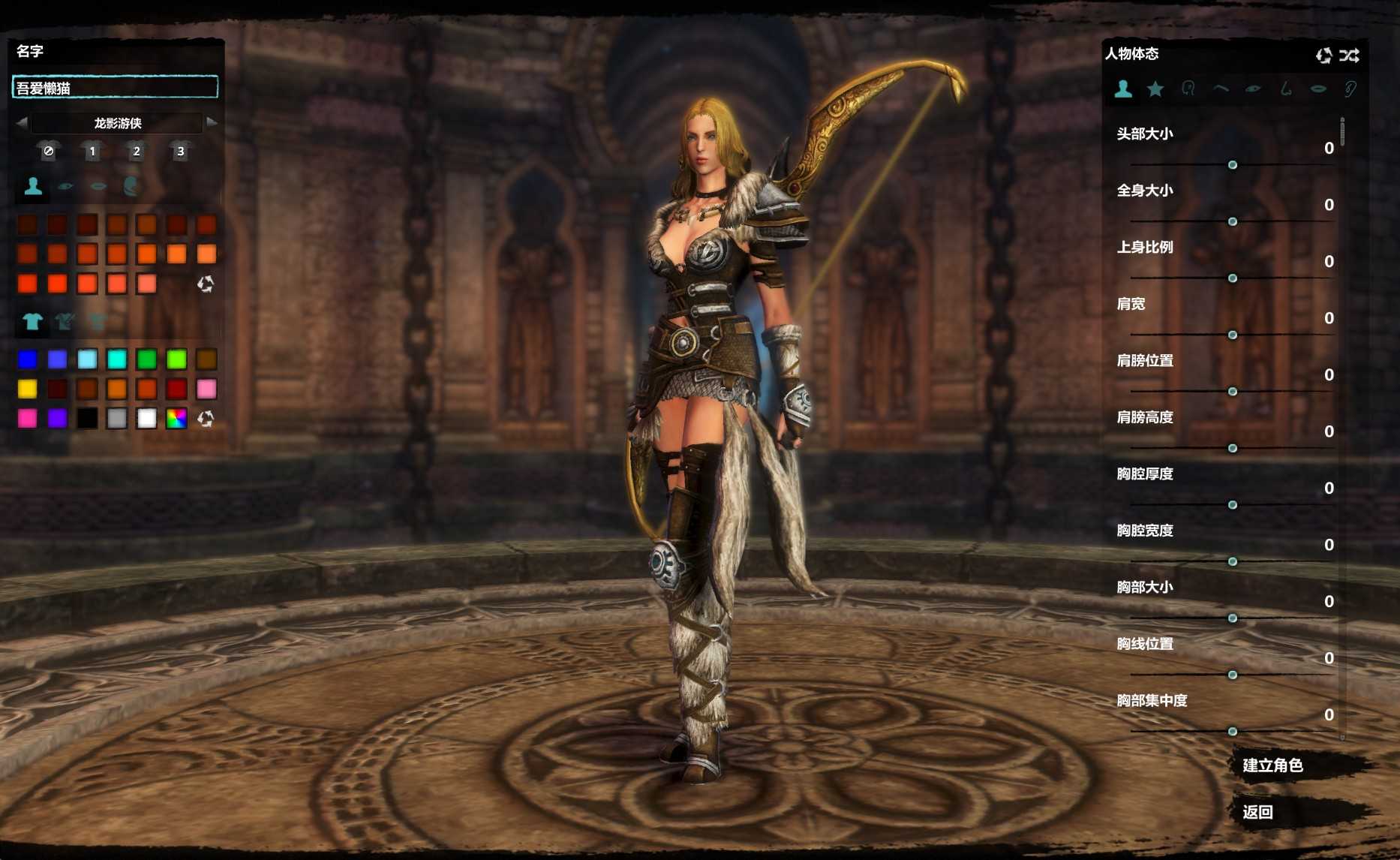This screenshot has height=860, width=1400.
Task: Choose outfit preset number 3
Action: click(180, 151)
